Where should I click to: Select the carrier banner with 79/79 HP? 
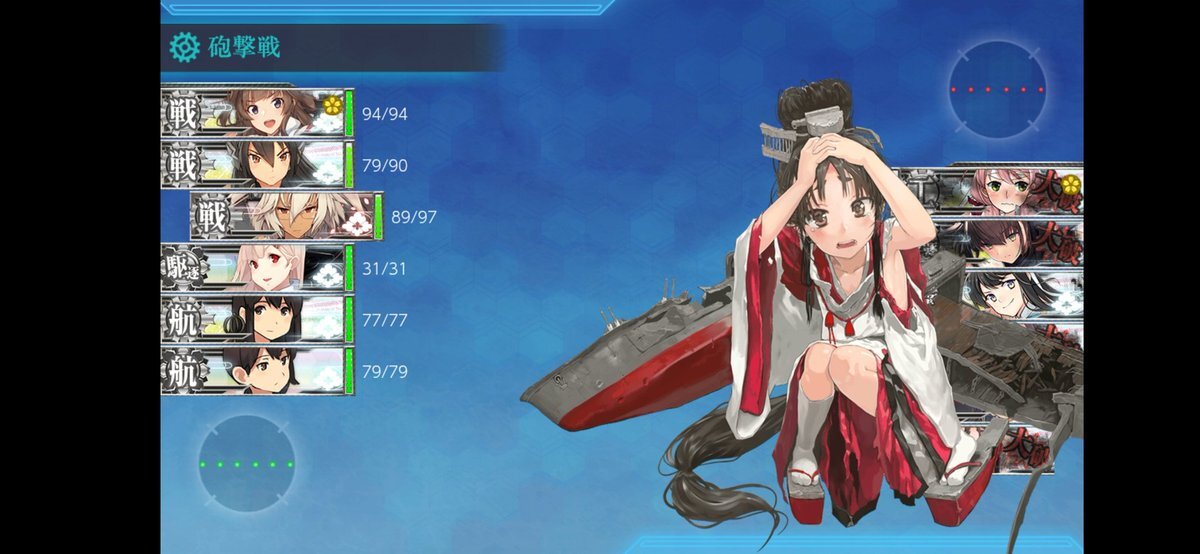coord(257,371)
